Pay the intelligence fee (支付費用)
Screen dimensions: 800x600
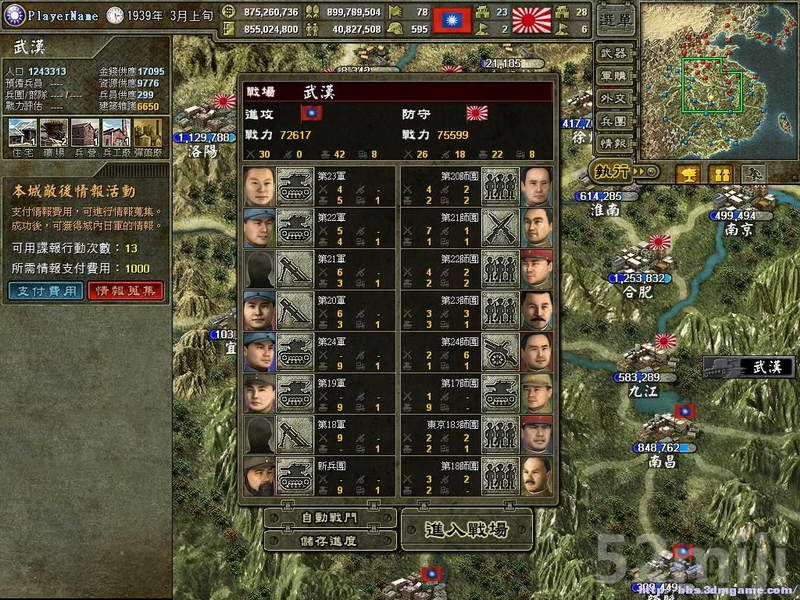click(x=44, y=290)
